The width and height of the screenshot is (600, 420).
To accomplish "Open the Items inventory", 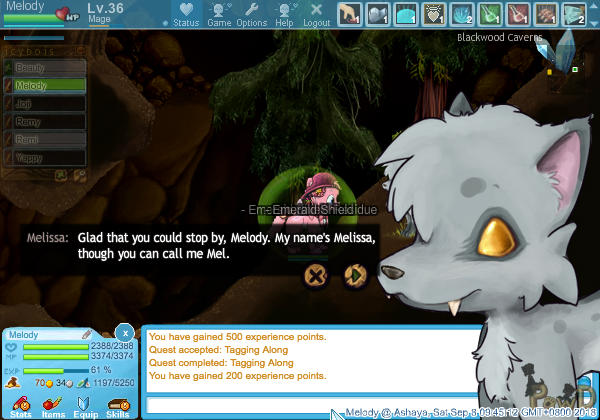I will pos(52,405).
